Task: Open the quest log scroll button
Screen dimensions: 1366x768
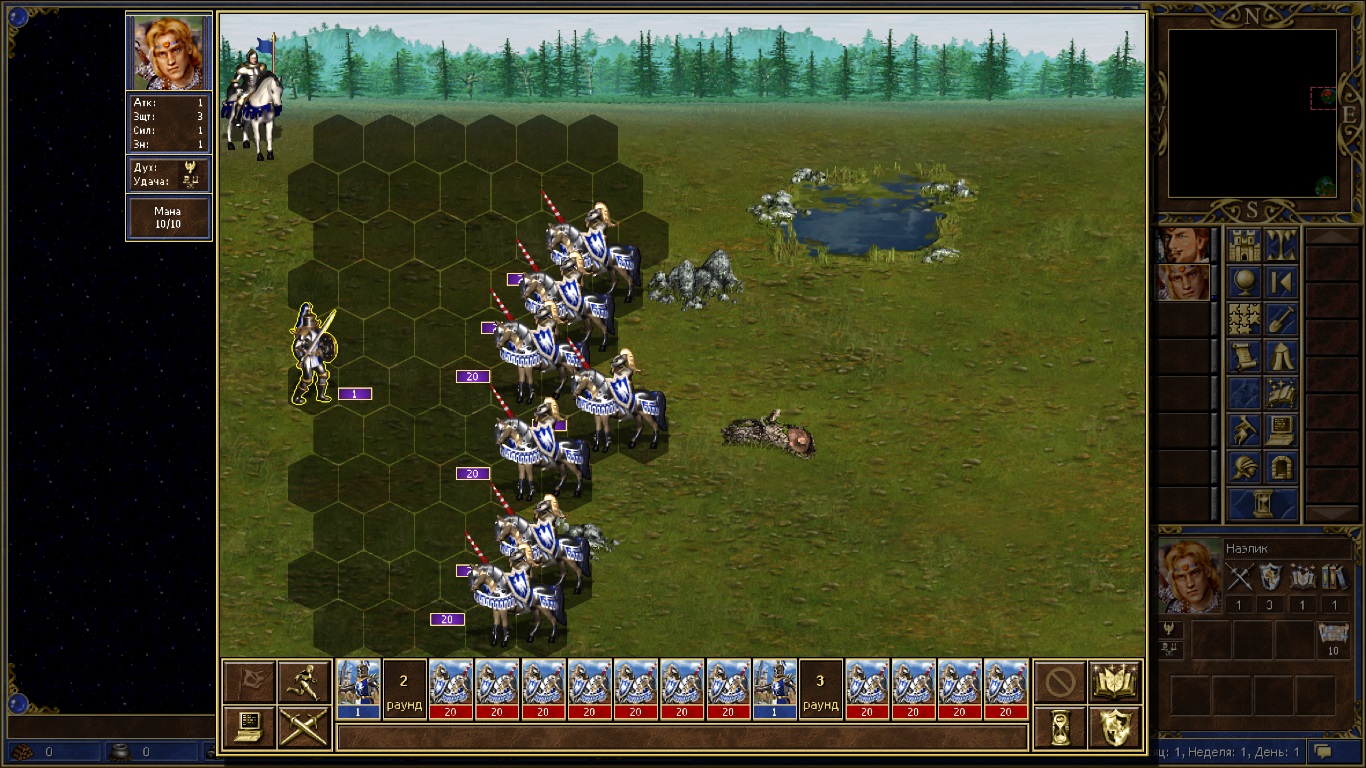Action: click(x=1245, y=357)
